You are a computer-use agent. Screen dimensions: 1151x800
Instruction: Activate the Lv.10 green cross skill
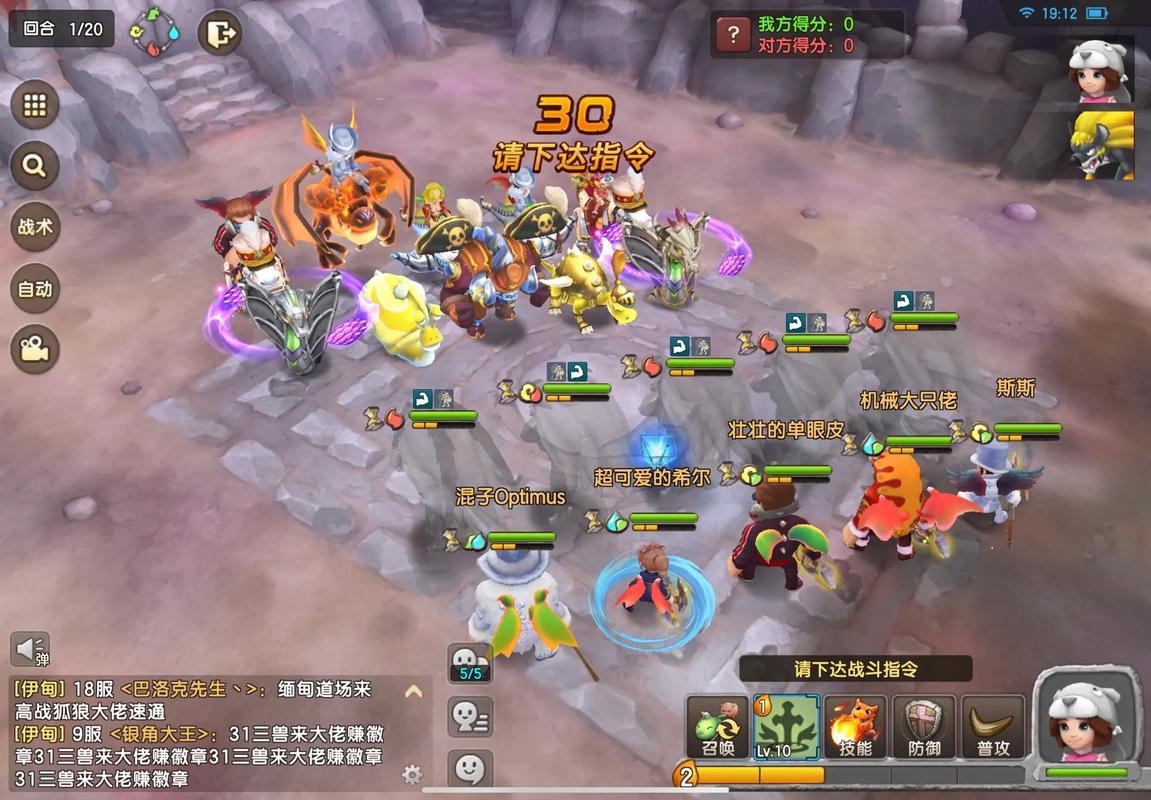(786, 728)
